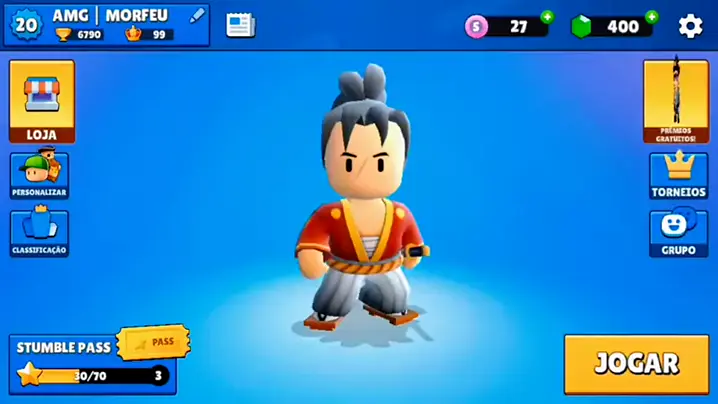Start a match with the JOGAR button

point(636,364)
